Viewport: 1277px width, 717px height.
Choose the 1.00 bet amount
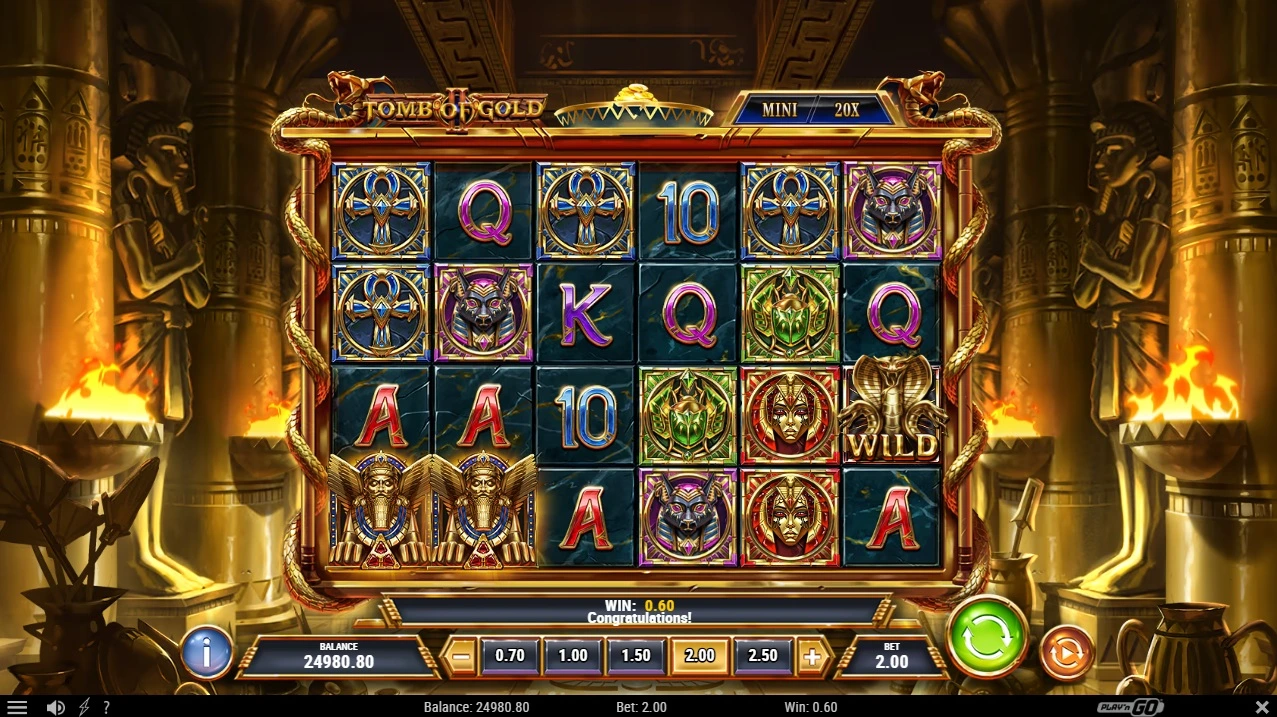point(573,656)
